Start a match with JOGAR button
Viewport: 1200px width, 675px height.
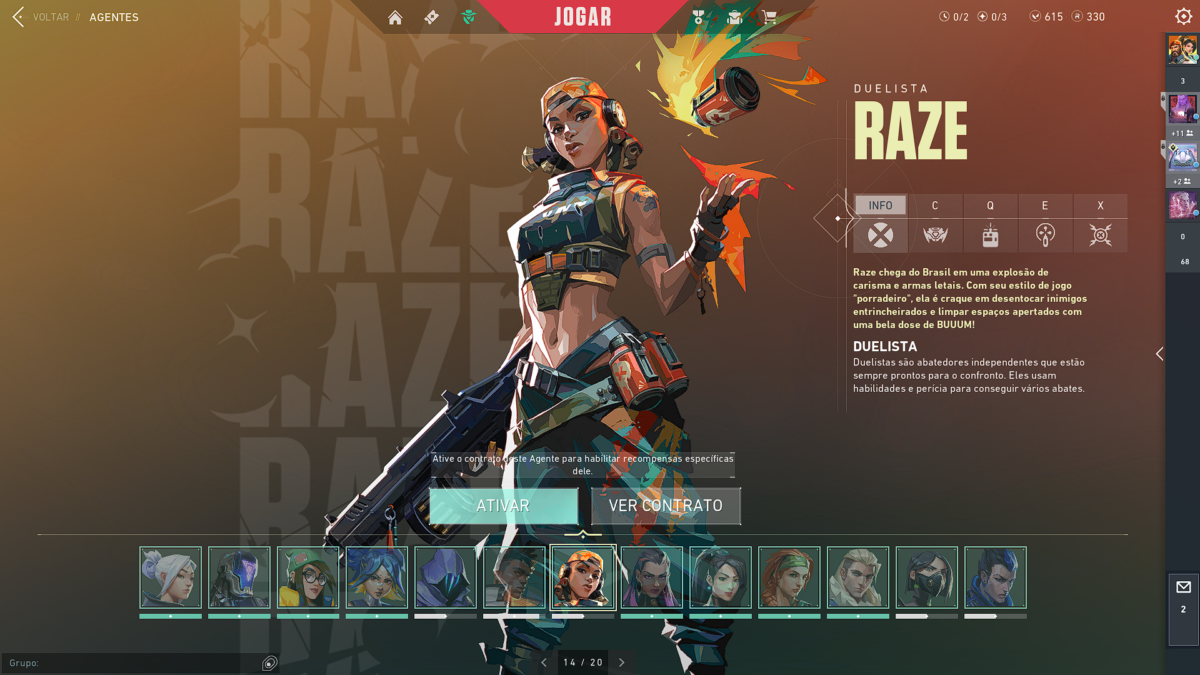(583, 17)
